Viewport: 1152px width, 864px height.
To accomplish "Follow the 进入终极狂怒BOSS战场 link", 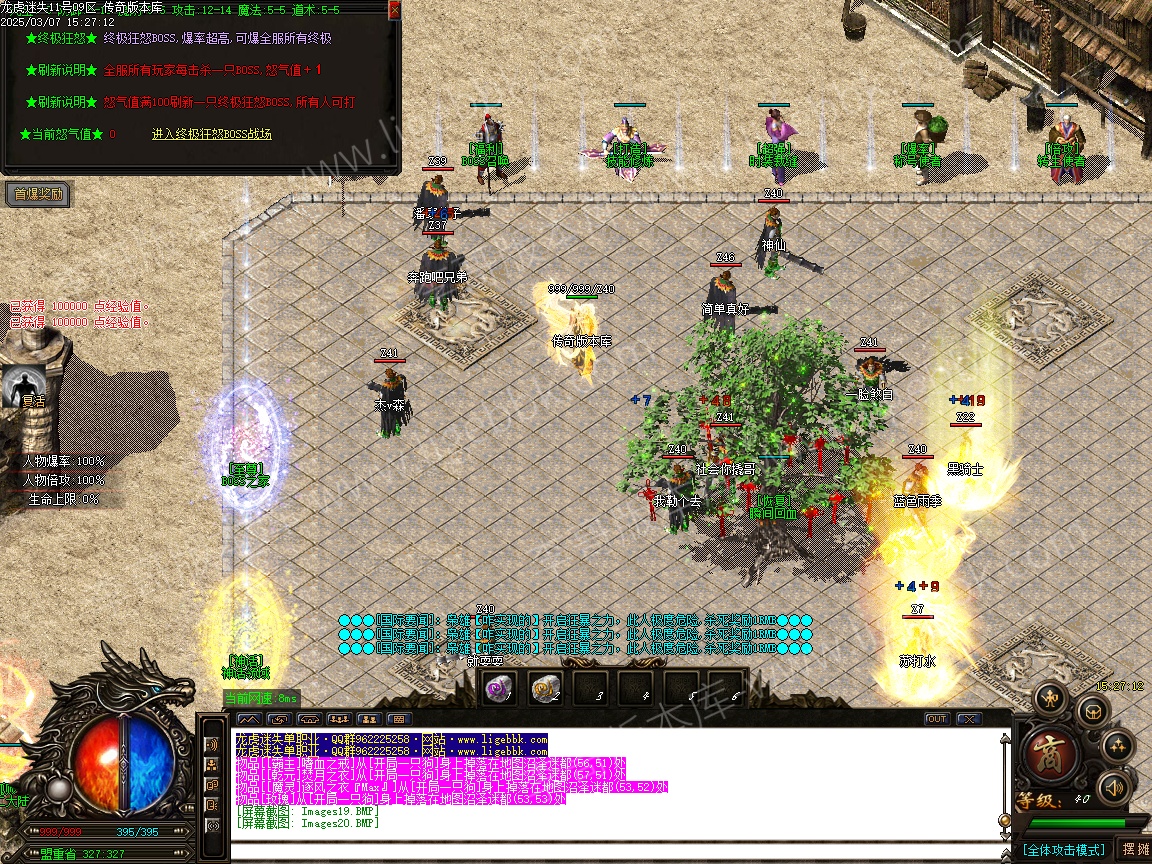I will [212, 134].
